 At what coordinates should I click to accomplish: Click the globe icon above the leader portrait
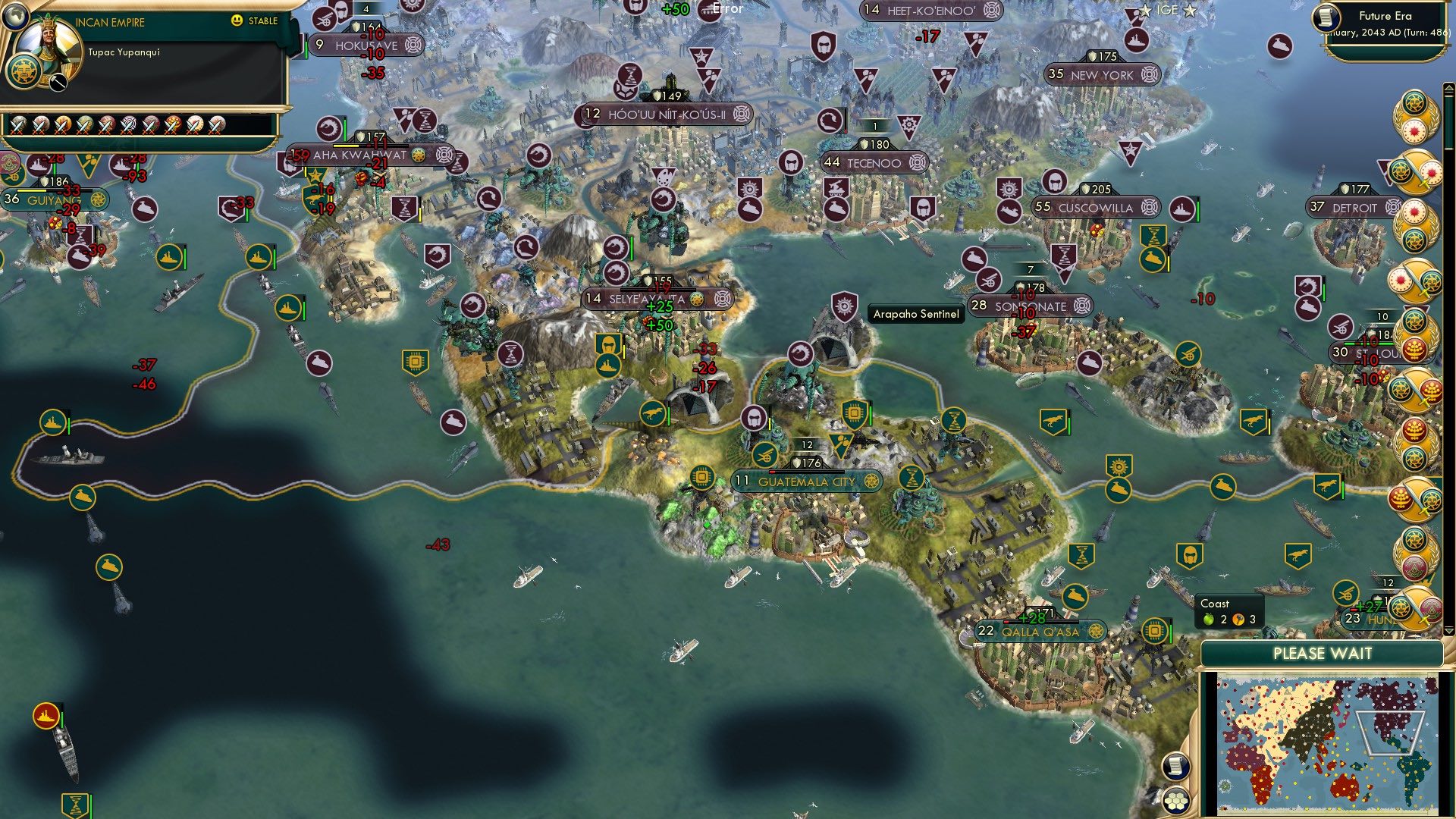[x=16, y=16]
